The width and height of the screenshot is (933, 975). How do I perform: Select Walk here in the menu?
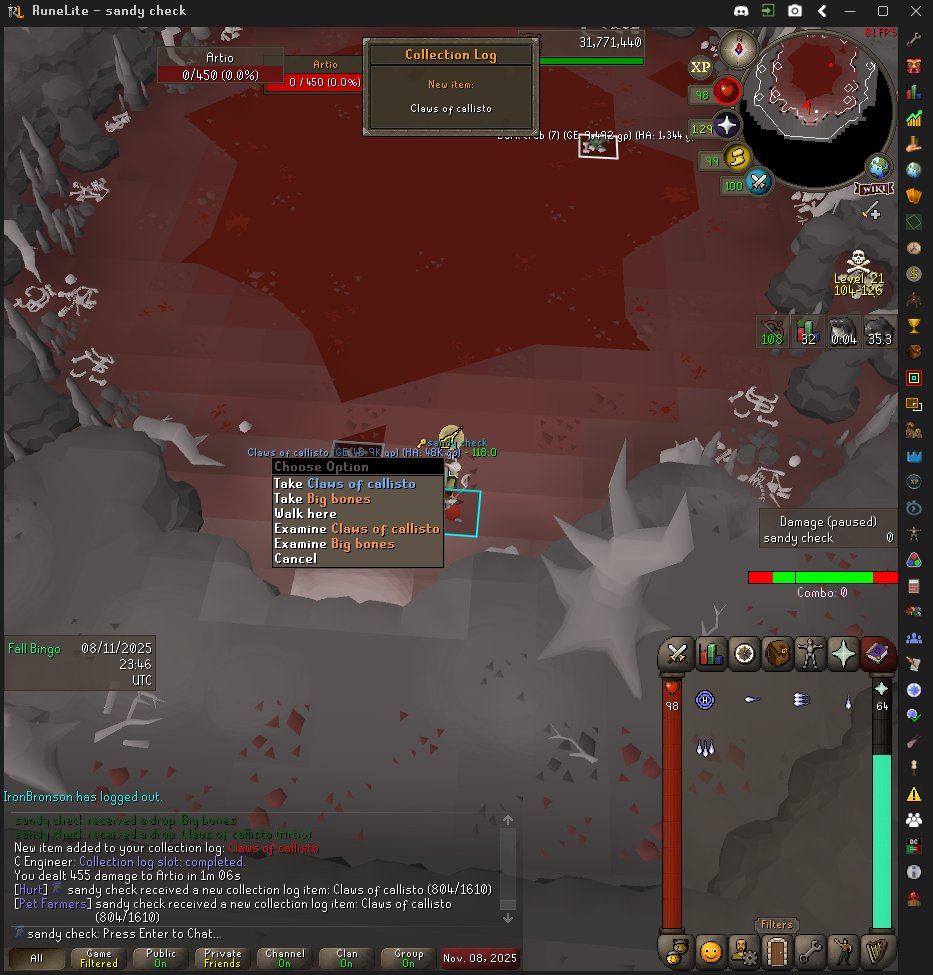coord(305,514)
